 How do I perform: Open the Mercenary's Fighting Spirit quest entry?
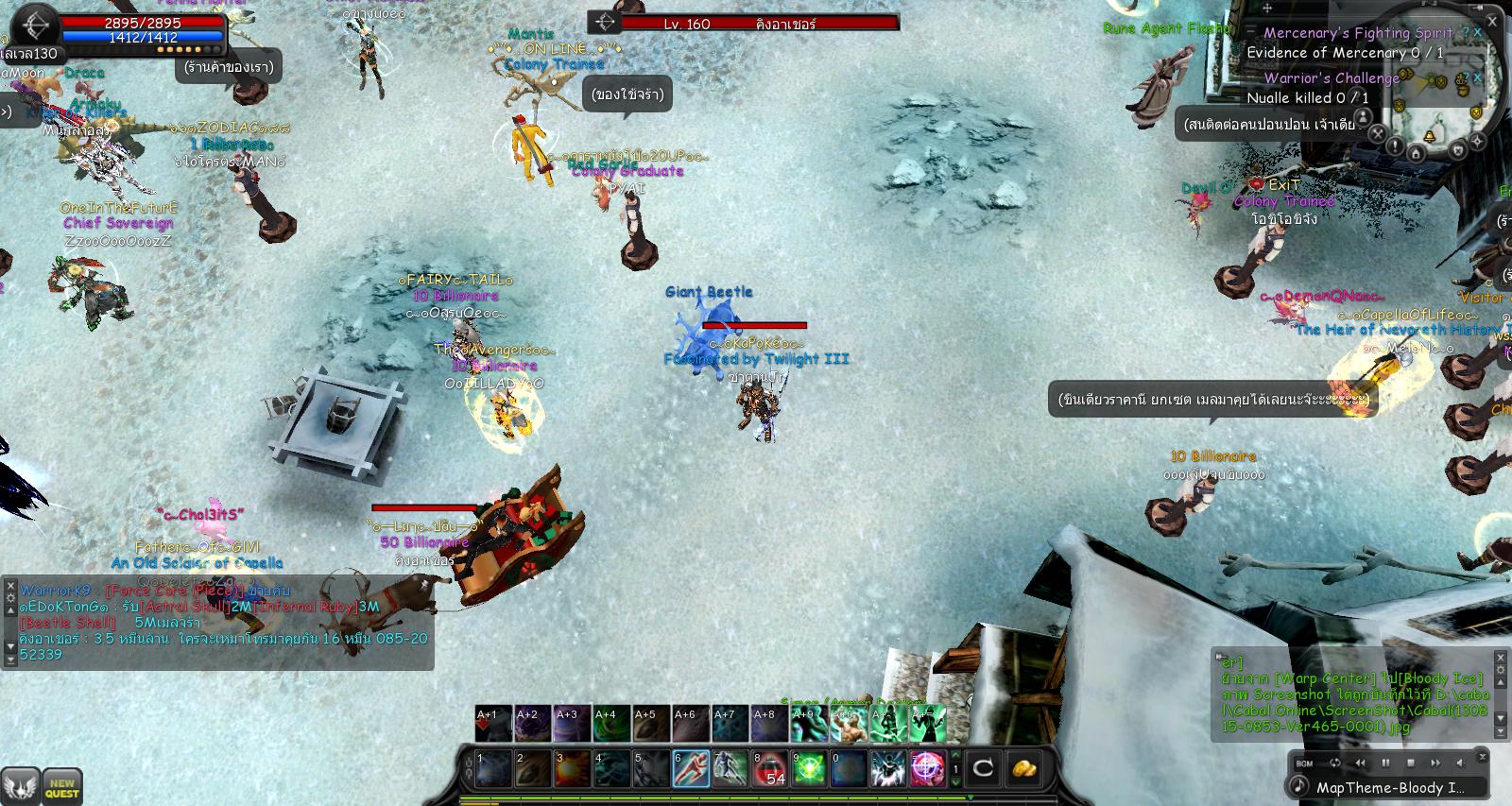pyautogui.click(x=1358, y=33)
